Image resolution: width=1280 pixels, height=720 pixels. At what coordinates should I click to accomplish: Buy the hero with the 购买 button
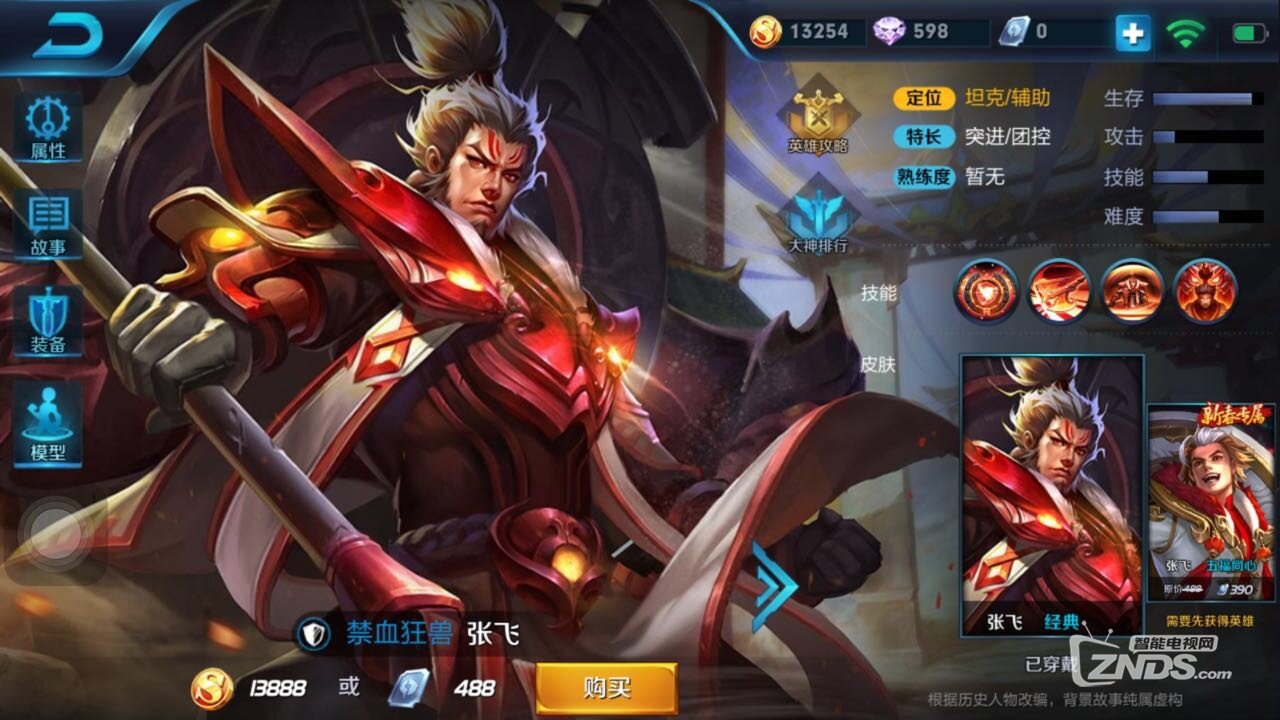pos(606,688)
